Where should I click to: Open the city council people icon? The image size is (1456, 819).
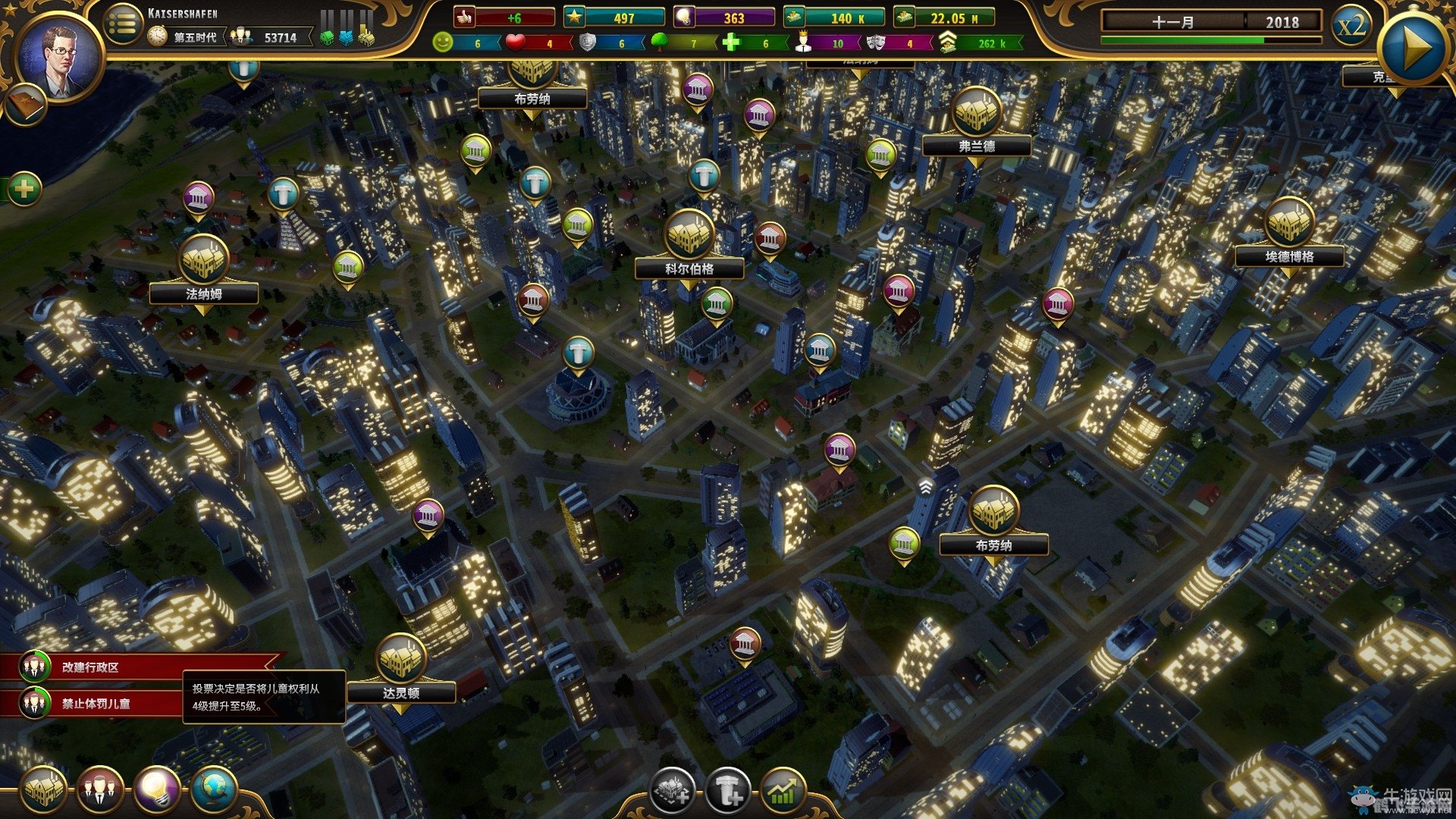coord(99,790)
